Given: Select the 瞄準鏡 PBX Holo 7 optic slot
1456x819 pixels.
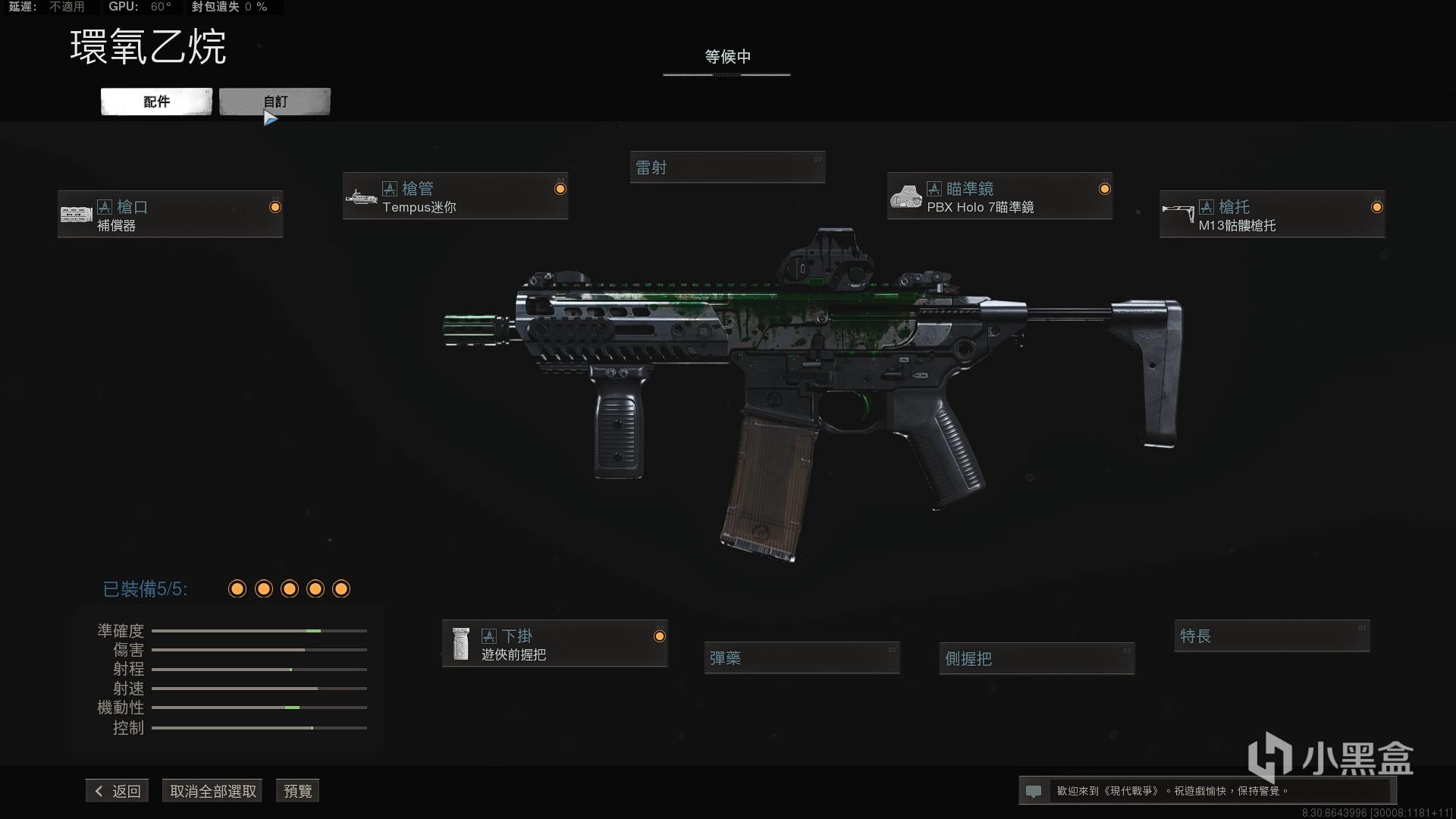Looking at the screenshot, I should coord(999,196).
